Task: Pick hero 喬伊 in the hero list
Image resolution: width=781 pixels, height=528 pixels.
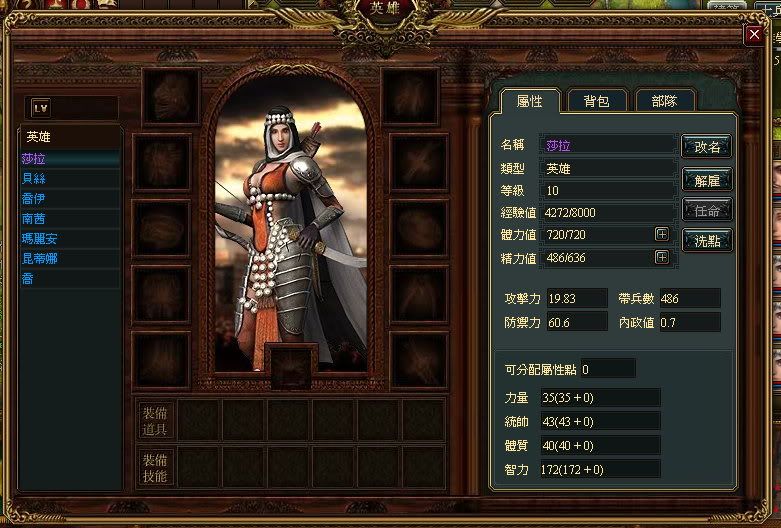Action: [x=34, y=198]
